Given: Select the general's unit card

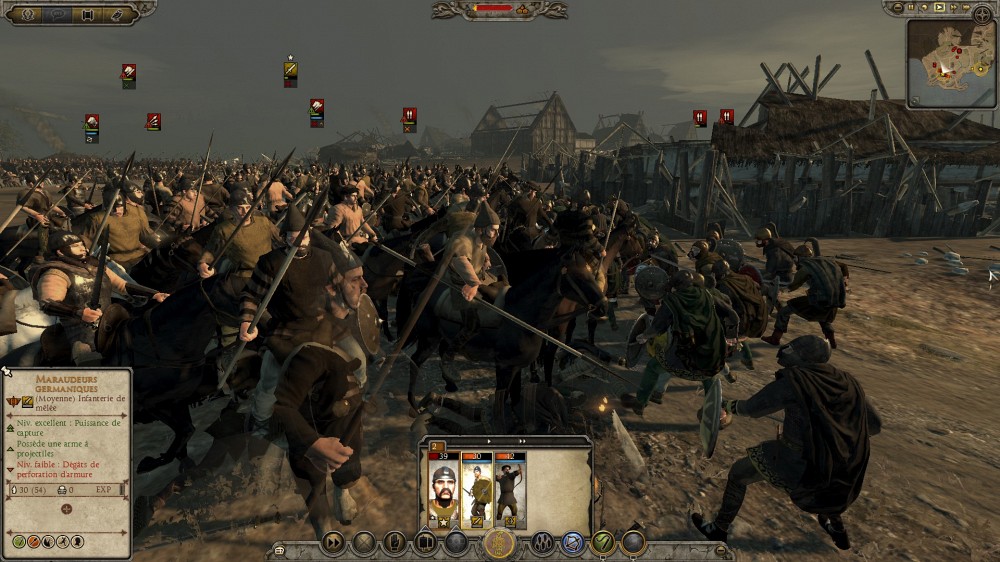Looking at the screenshot, I should pyautogui.click(x=443, y=490).
